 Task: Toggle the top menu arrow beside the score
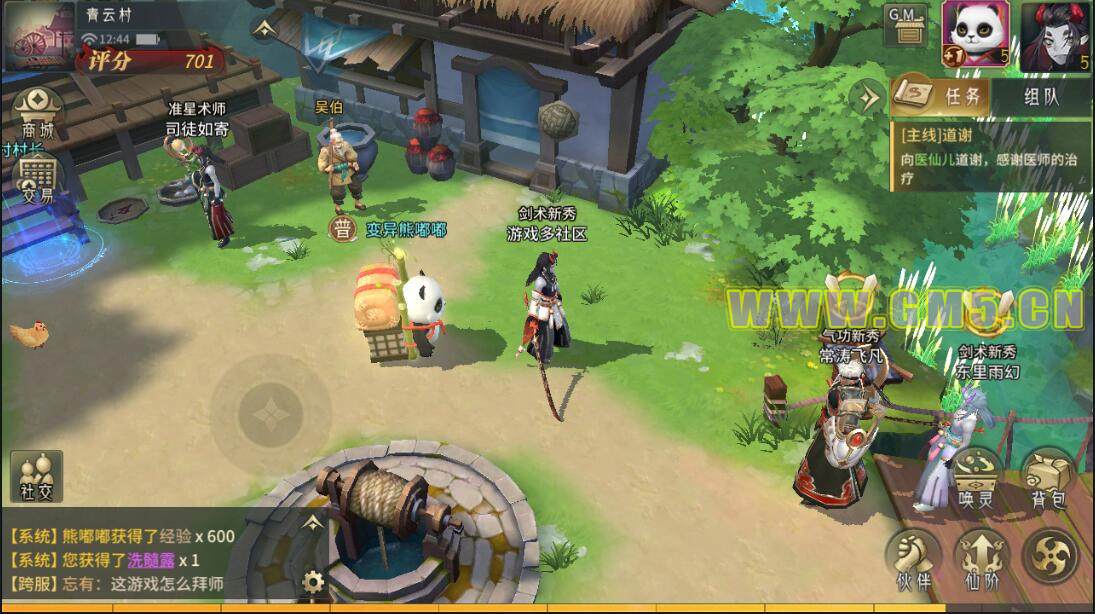coord(263,28)
